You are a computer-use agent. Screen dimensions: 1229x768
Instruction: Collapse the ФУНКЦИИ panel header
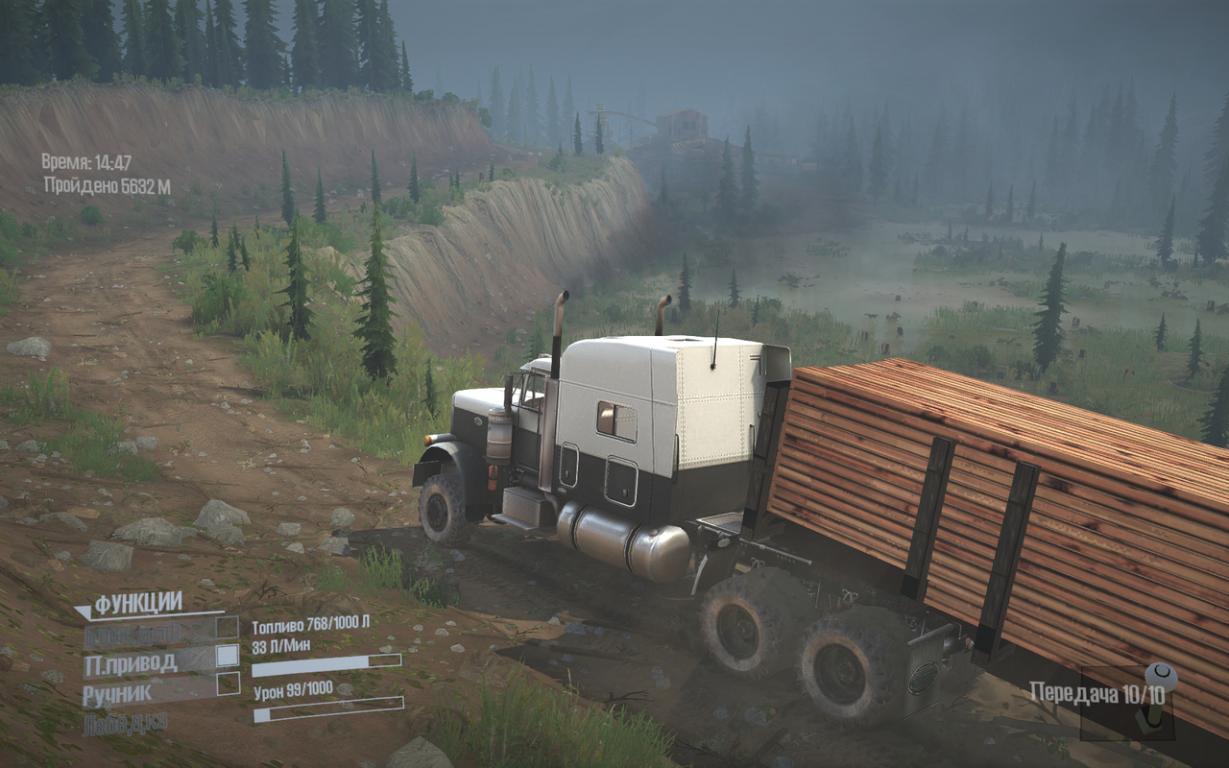point(138,604)
